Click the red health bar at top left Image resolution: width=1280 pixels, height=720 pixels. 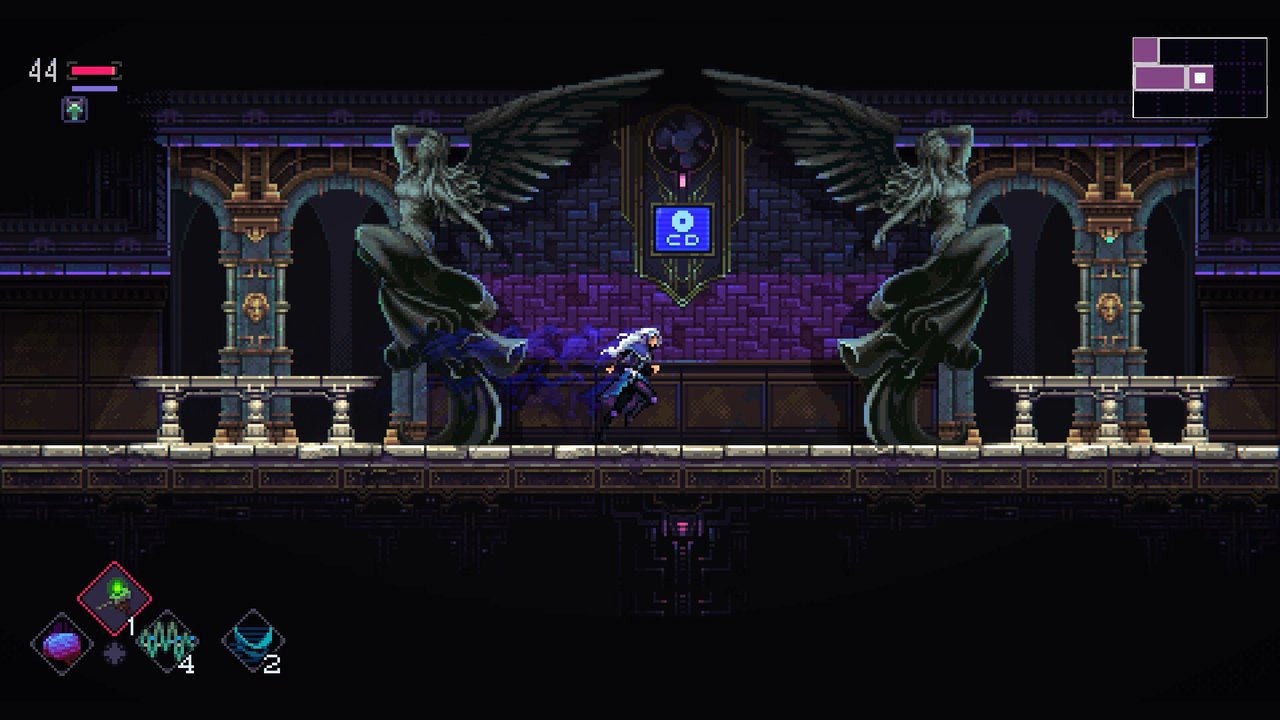click(95, 70)
